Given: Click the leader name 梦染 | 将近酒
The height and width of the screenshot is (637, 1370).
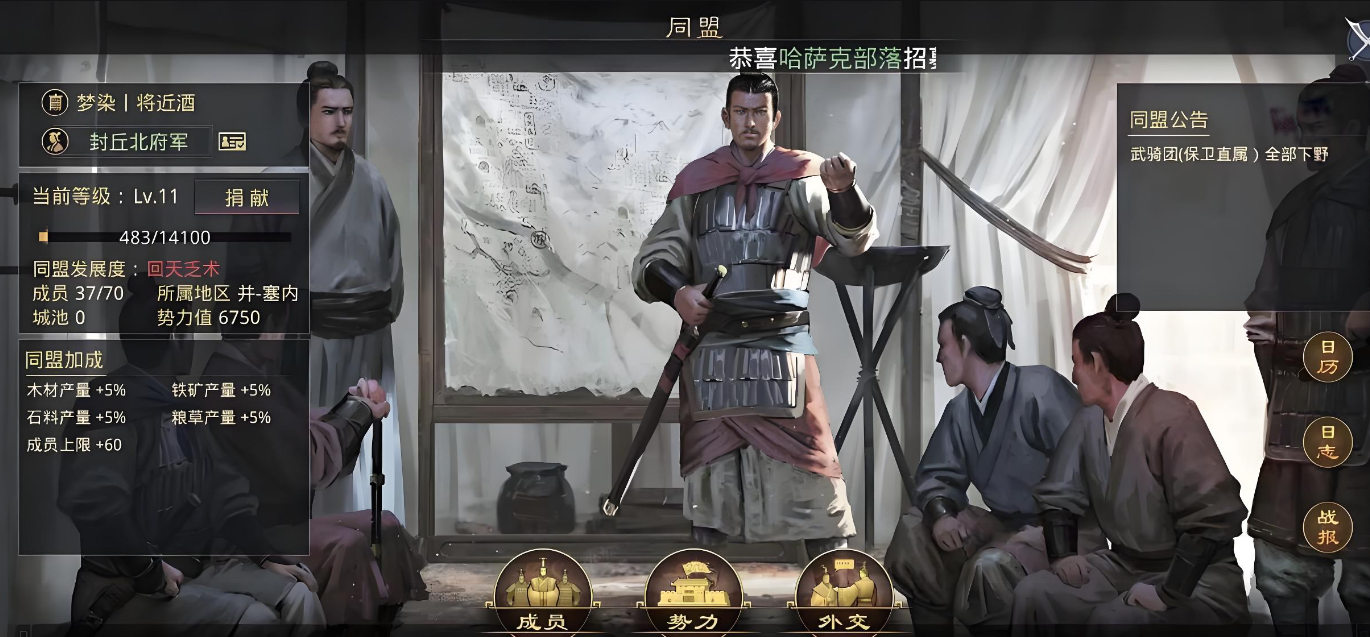Looking at the screenshot, I should pyautogui.click(x=137, y=102).
